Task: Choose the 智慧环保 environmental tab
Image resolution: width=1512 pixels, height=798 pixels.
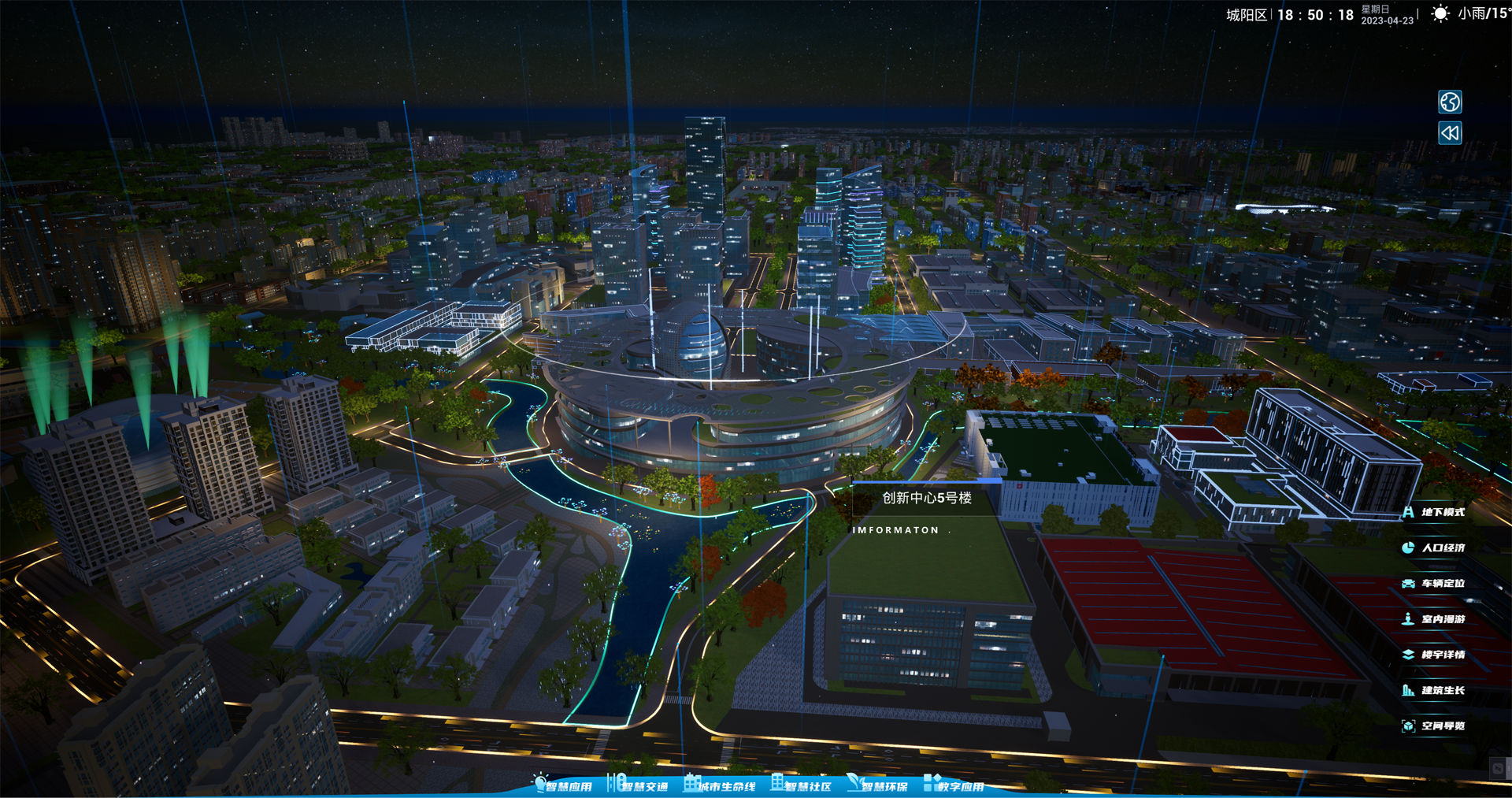Action: point(878,785)
